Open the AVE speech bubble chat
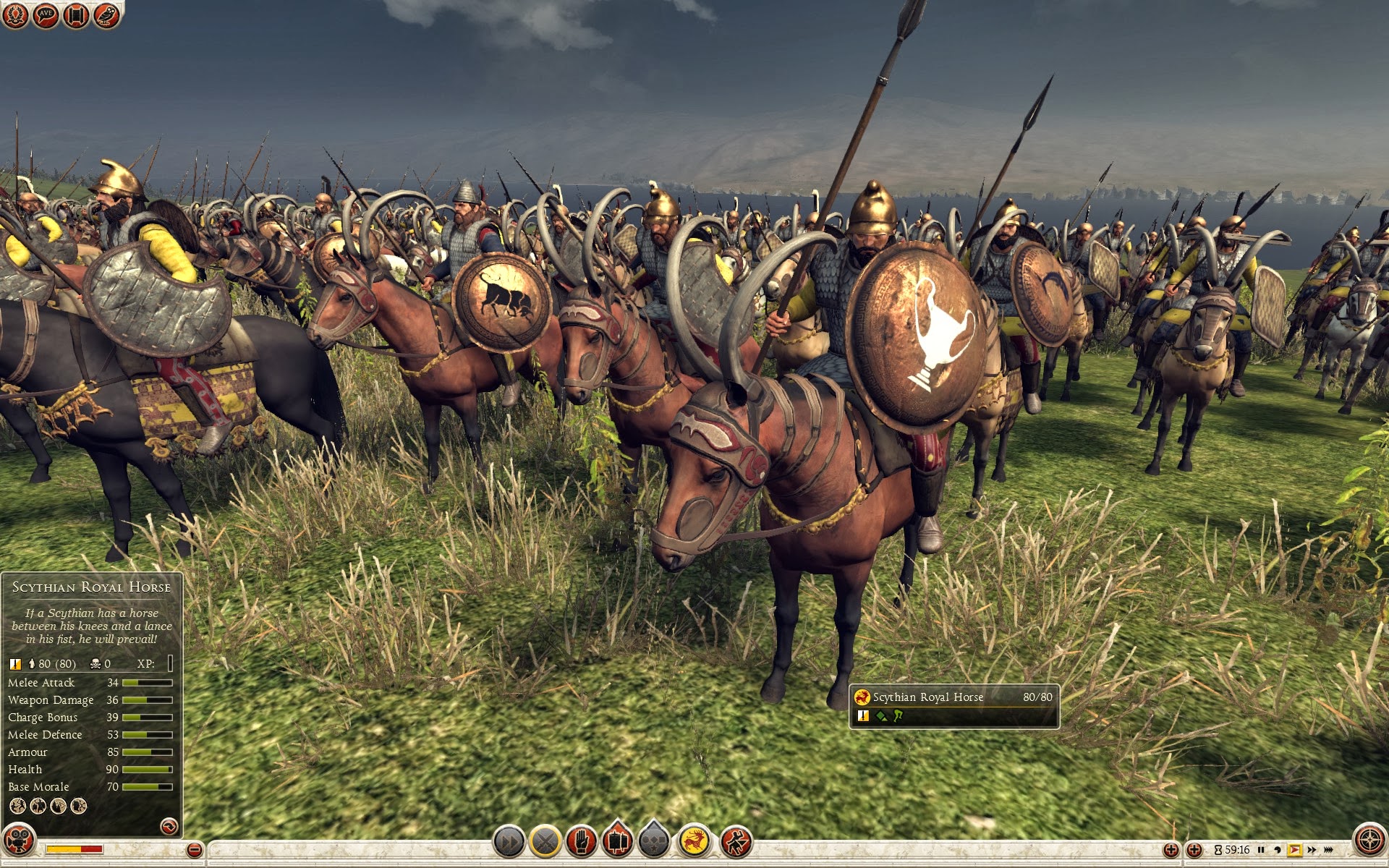1389x868 pixels. coord(46,14)
